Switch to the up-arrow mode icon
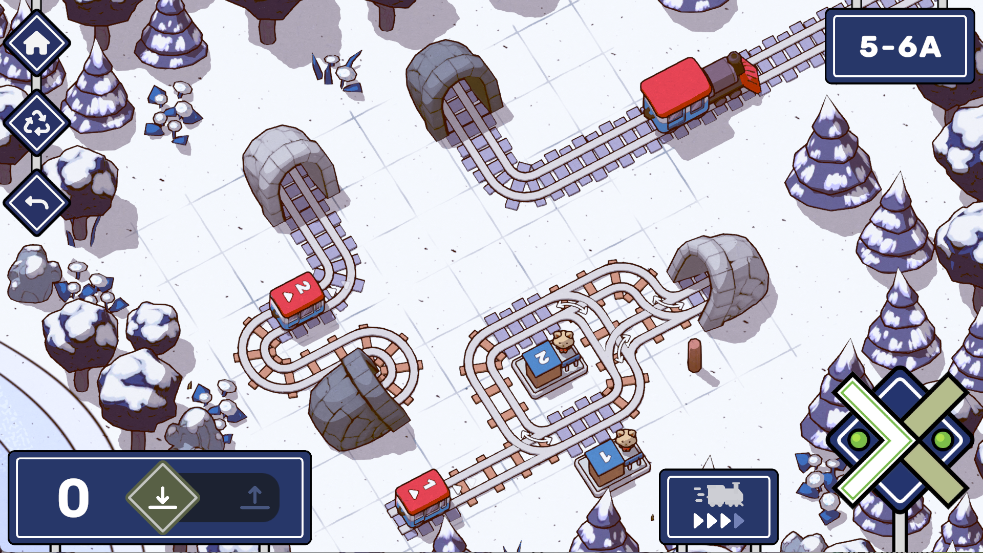The height and width of the screenshot is (553, 983). (x=252, y=497)
